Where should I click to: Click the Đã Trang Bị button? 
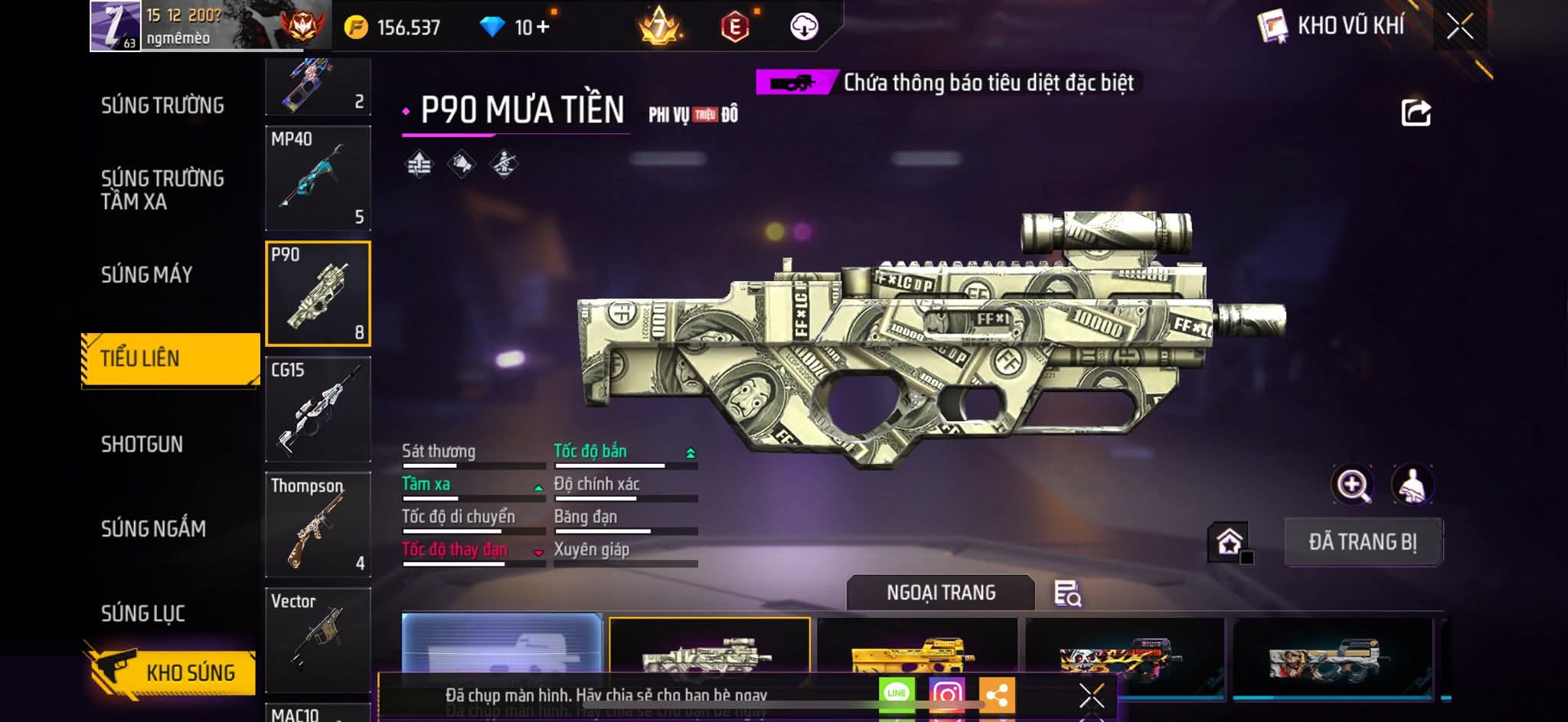[x=1363, y=542]
